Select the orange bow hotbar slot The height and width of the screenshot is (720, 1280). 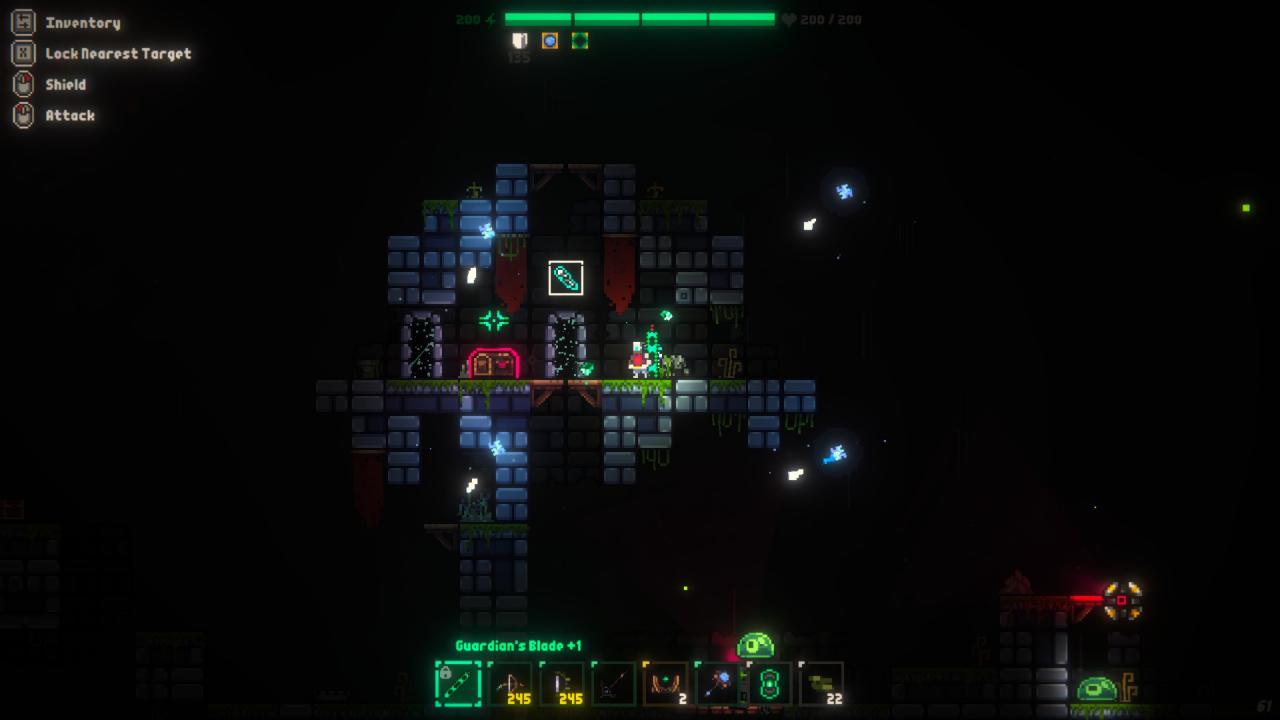click(510, 685)
